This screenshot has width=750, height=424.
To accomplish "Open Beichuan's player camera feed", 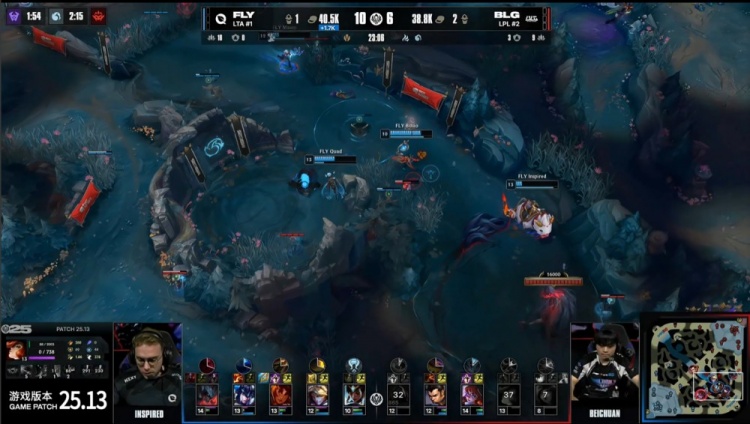I will coord(604,372).
